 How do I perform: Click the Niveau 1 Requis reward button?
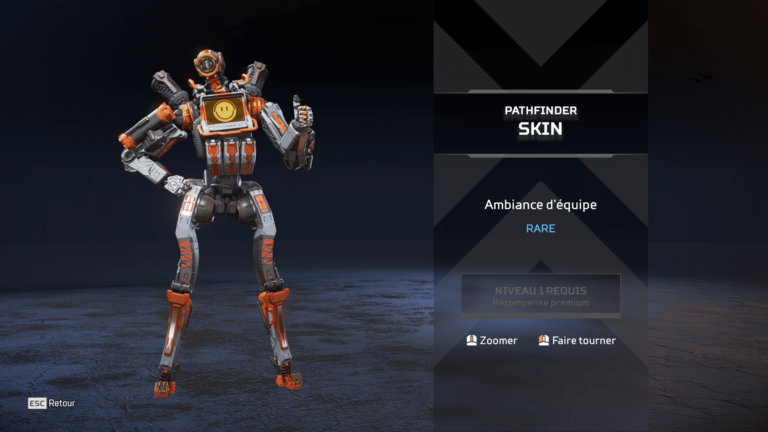540,295
